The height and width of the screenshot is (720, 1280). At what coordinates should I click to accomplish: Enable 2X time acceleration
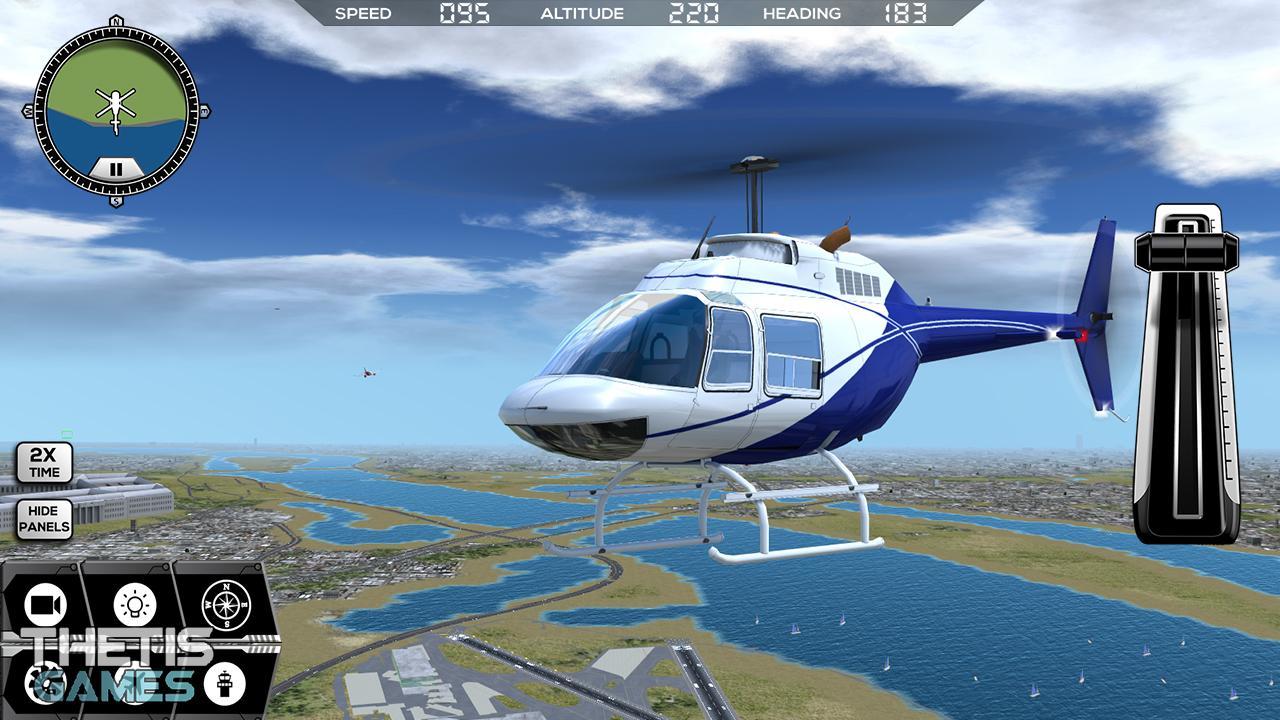click(45, 463)
